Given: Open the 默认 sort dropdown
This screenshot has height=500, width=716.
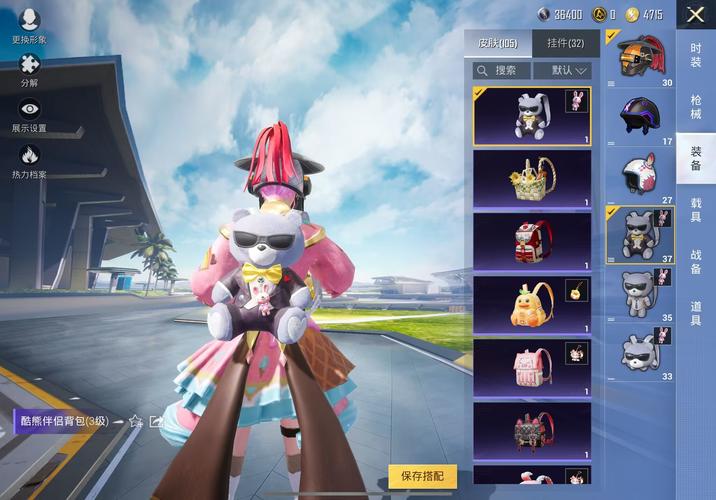Looking at the screenshot, I should (x=561, y=70).
